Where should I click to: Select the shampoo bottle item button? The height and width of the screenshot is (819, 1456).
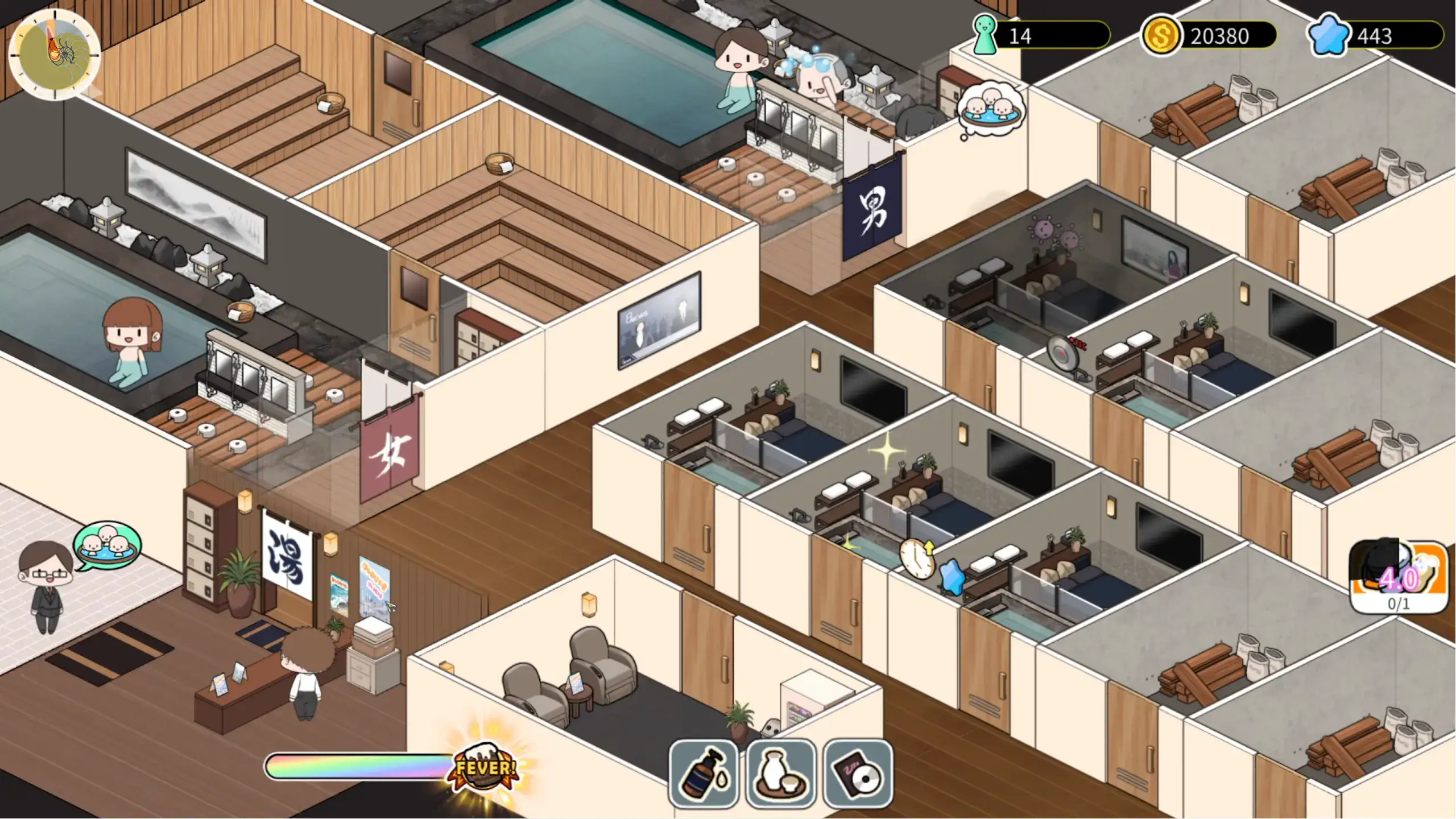704,773
